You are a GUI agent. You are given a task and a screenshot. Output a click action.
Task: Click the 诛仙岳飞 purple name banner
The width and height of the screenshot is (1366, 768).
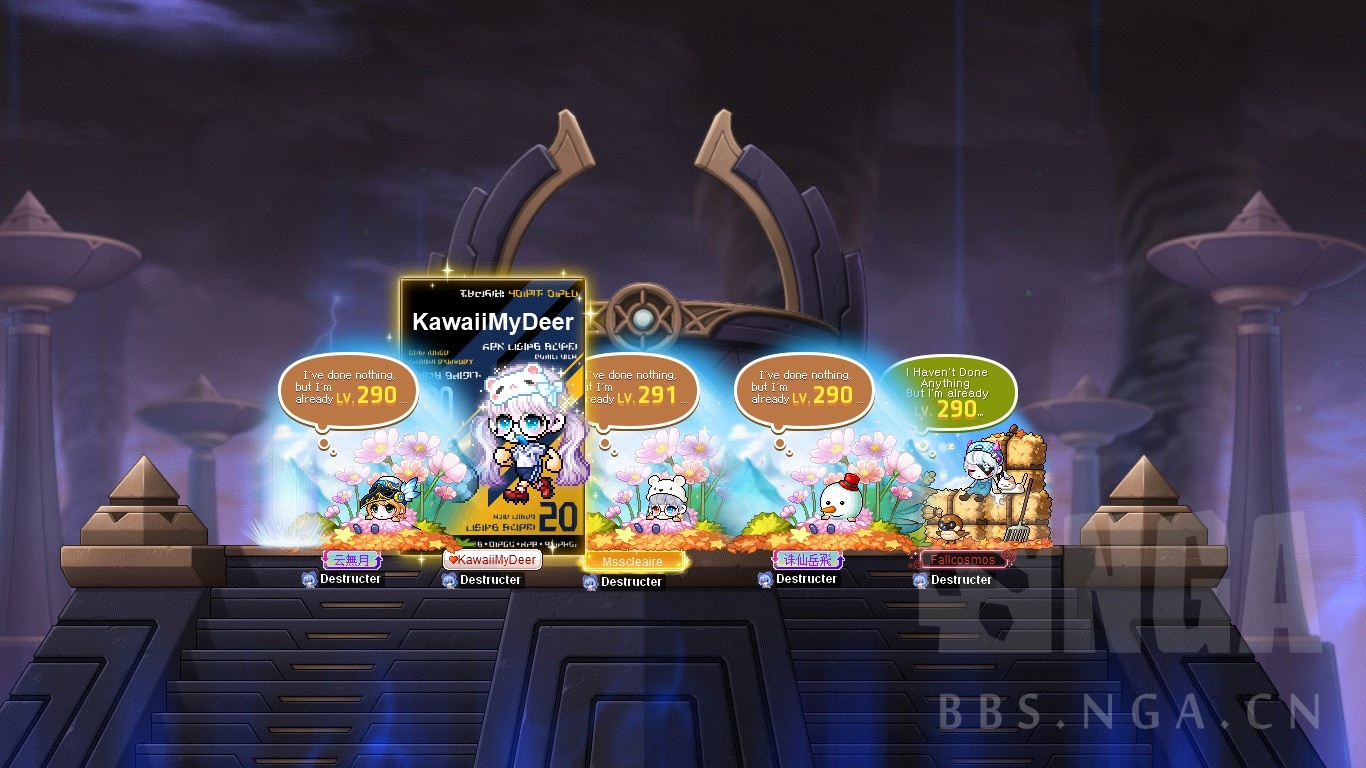pos(806,558)
